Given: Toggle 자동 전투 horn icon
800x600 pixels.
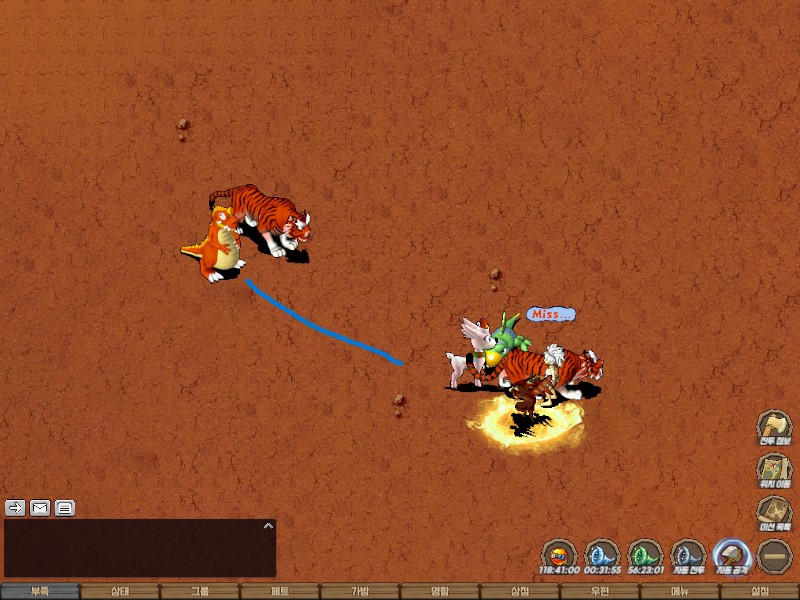Looking at the screenshot, I should click(688, 553).
